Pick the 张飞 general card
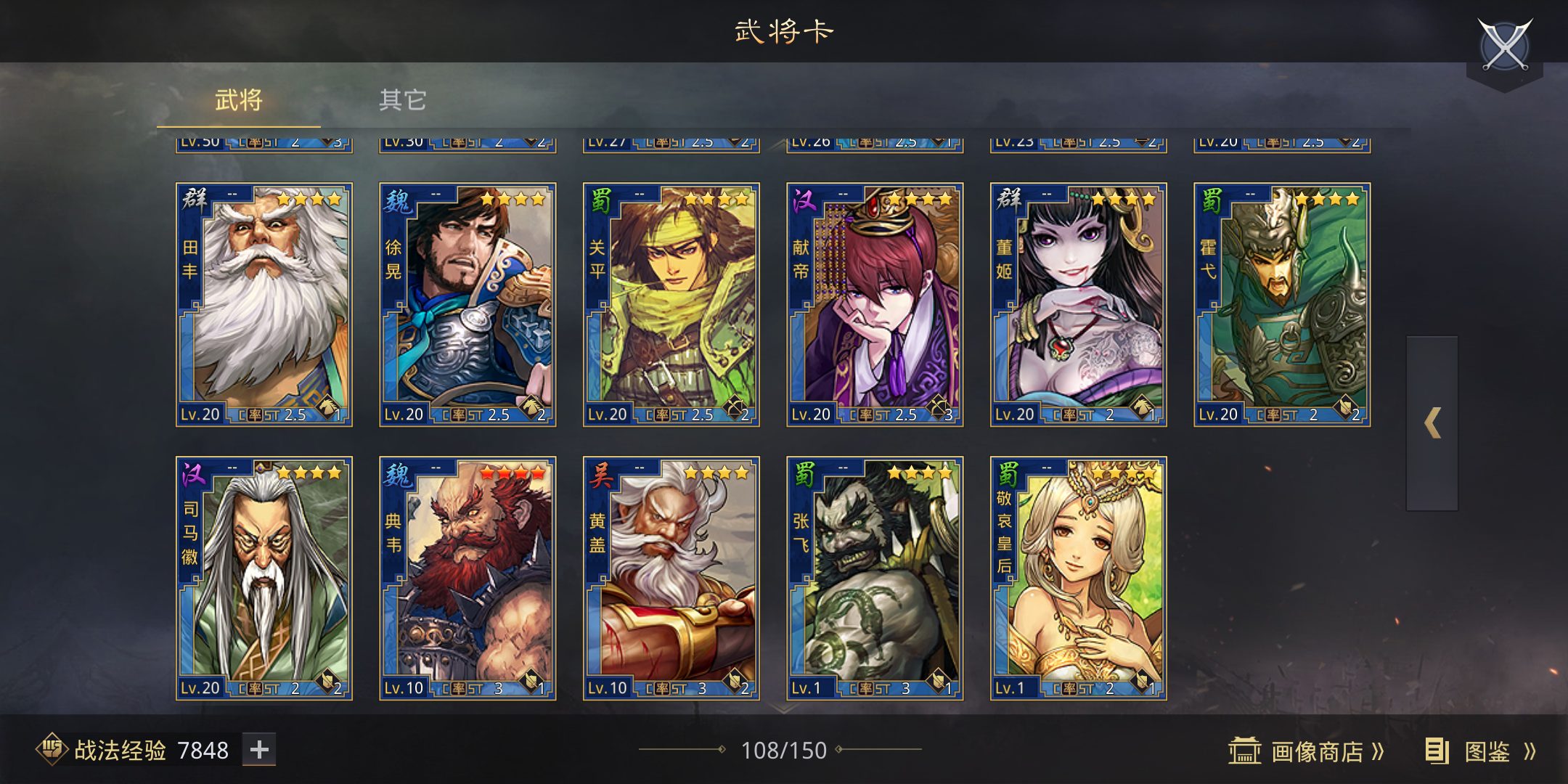 875,578
